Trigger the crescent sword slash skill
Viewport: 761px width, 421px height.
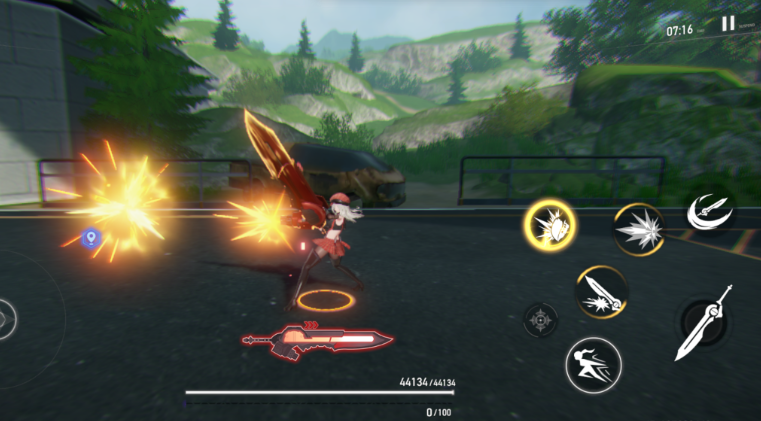coord(708,211)
